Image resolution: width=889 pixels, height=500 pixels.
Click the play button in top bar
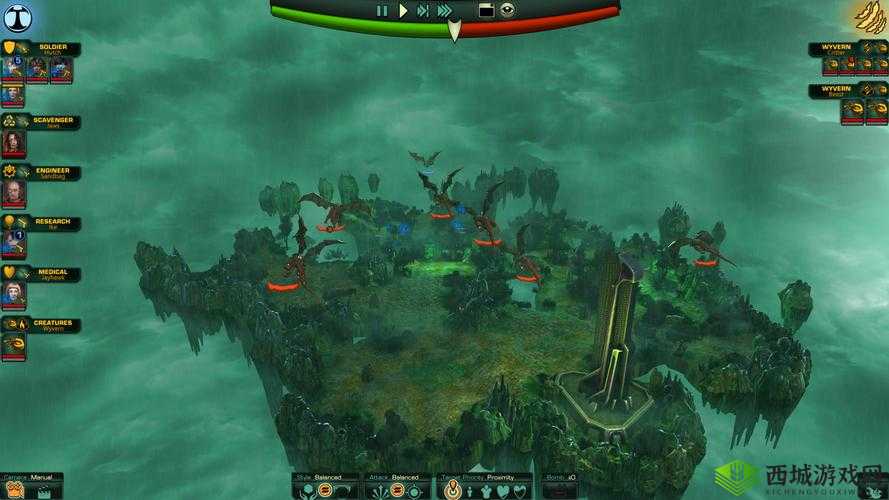click(402, 11)
